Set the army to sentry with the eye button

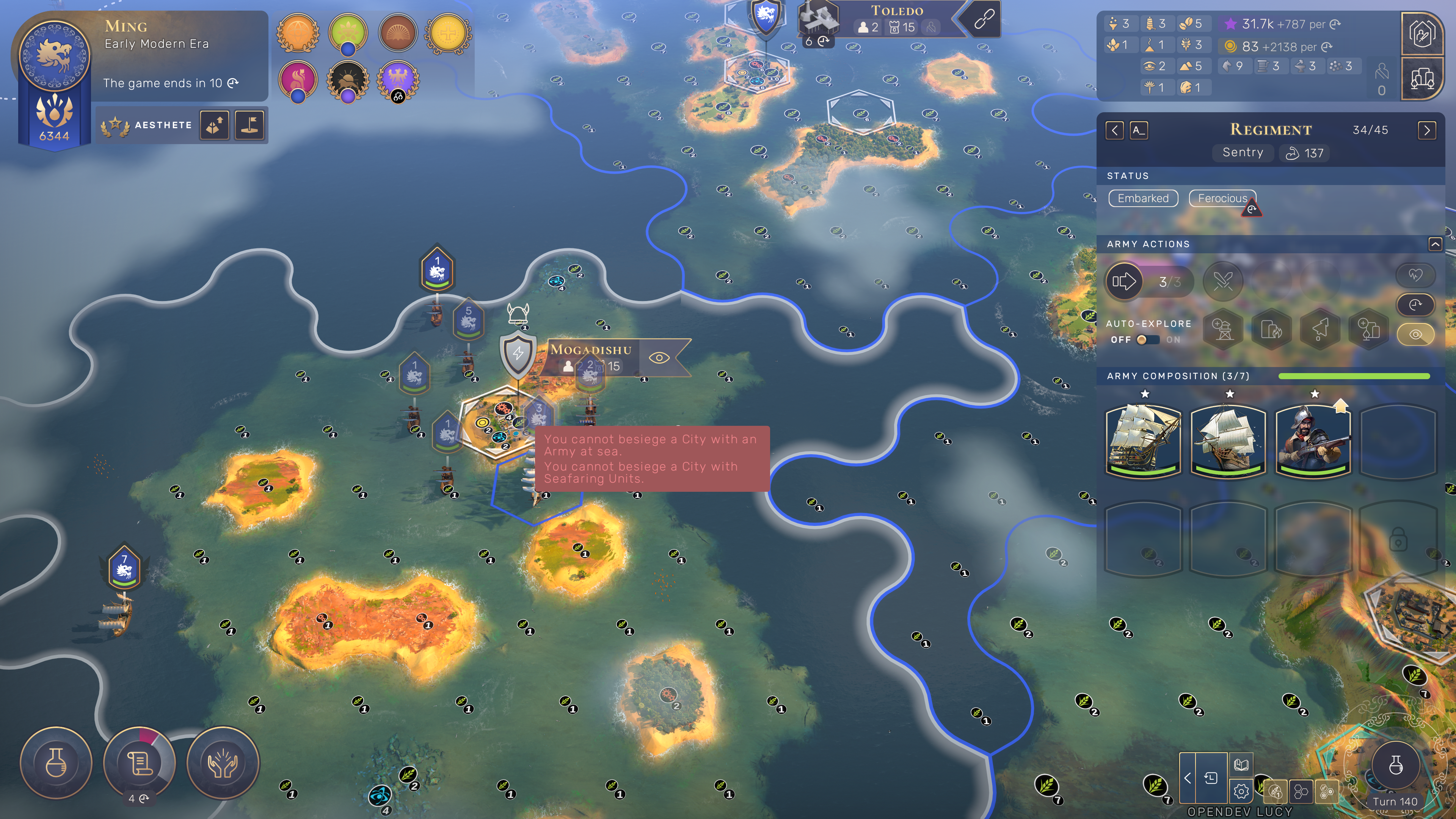point(1415,334)
